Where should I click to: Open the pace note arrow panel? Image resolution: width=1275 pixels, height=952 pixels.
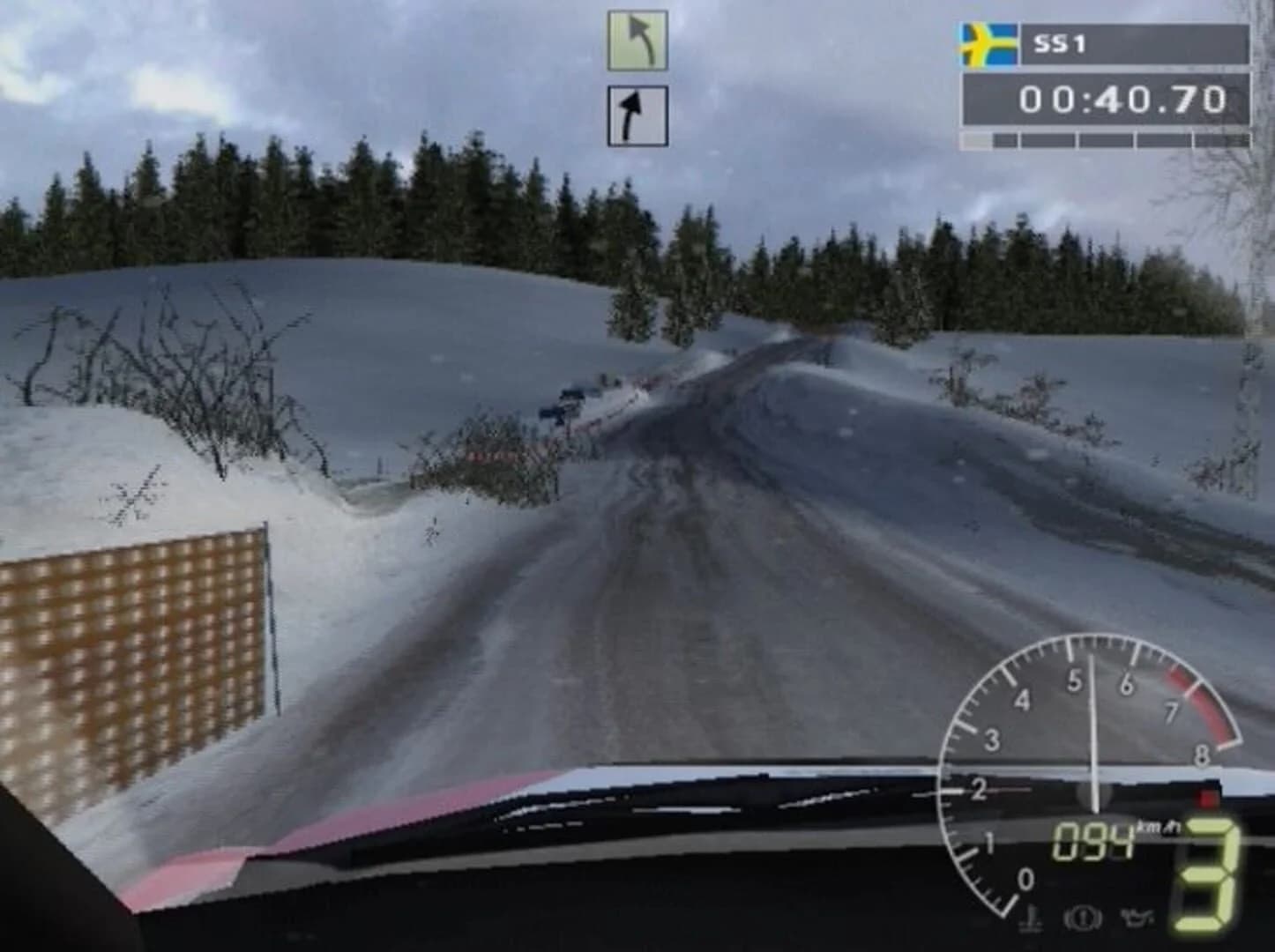[x=637, y=79]
